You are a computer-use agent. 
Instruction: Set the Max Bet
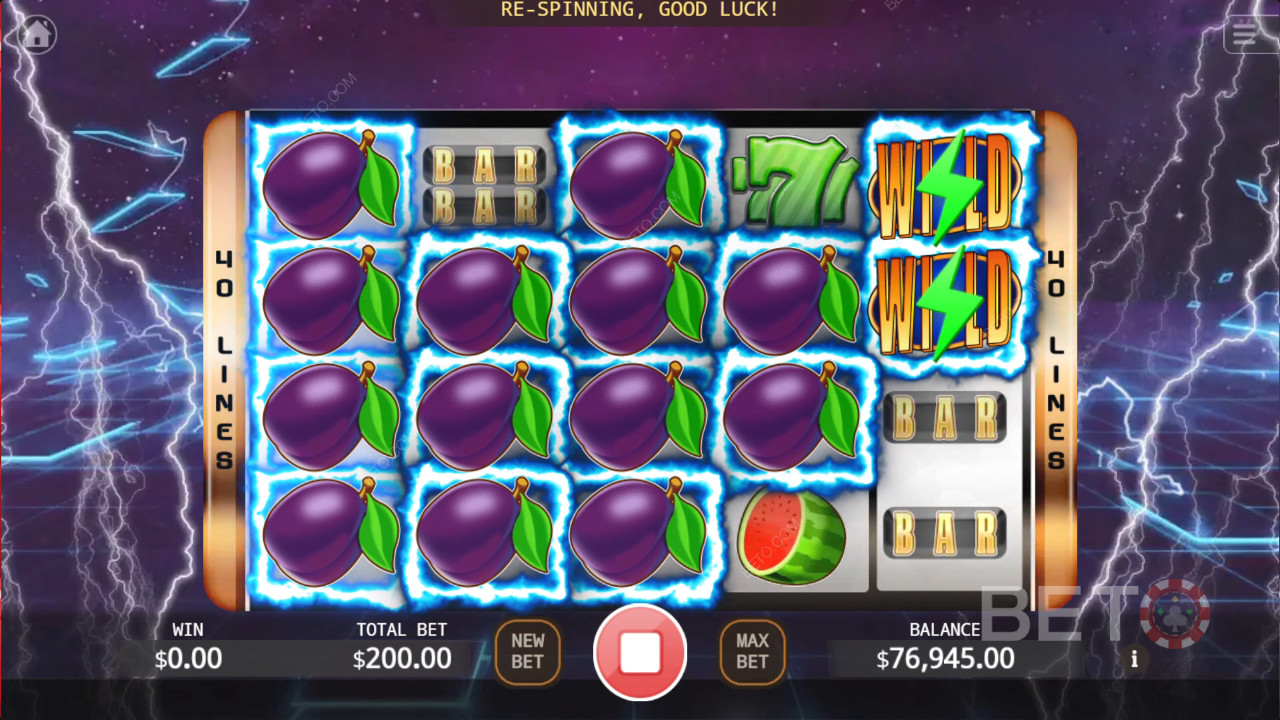[752, 652]
